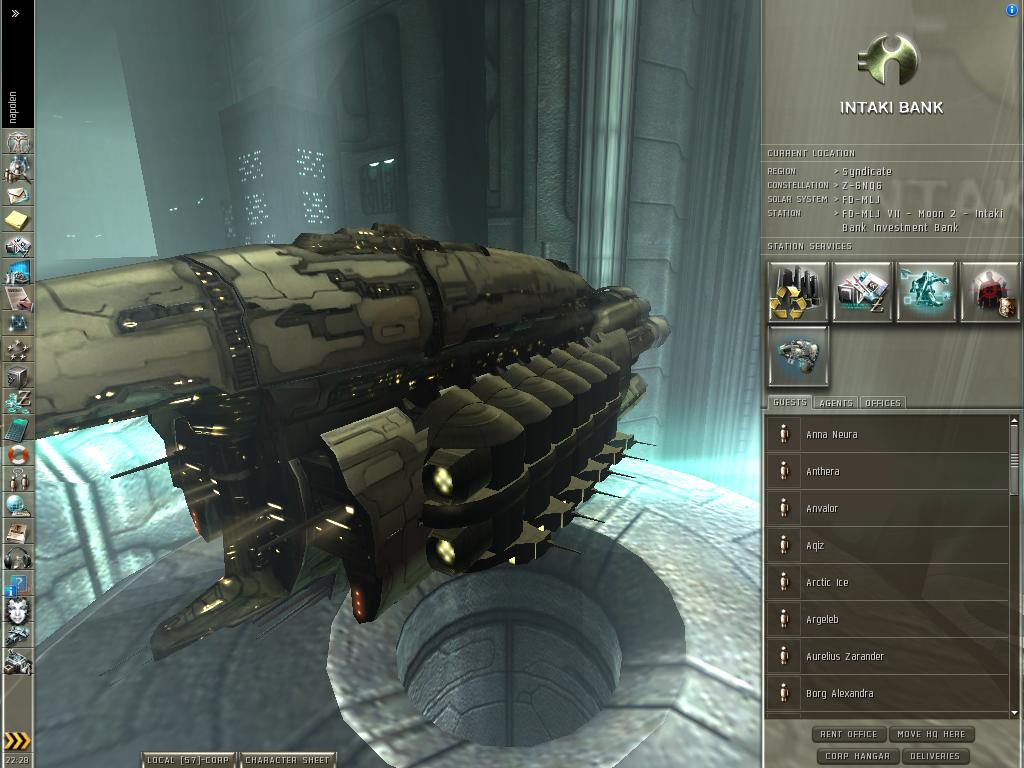Screen dimensions: 1024x768
Task: Open the calculator from the sidebar
Action: point(17,430)
